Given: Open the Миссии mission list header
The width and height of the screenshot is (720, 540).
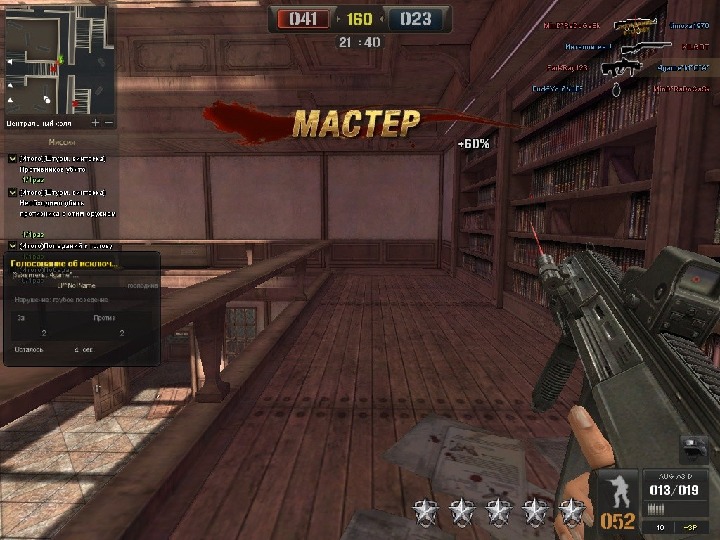Looking at the screenshot, I should [x=60, y=141].
